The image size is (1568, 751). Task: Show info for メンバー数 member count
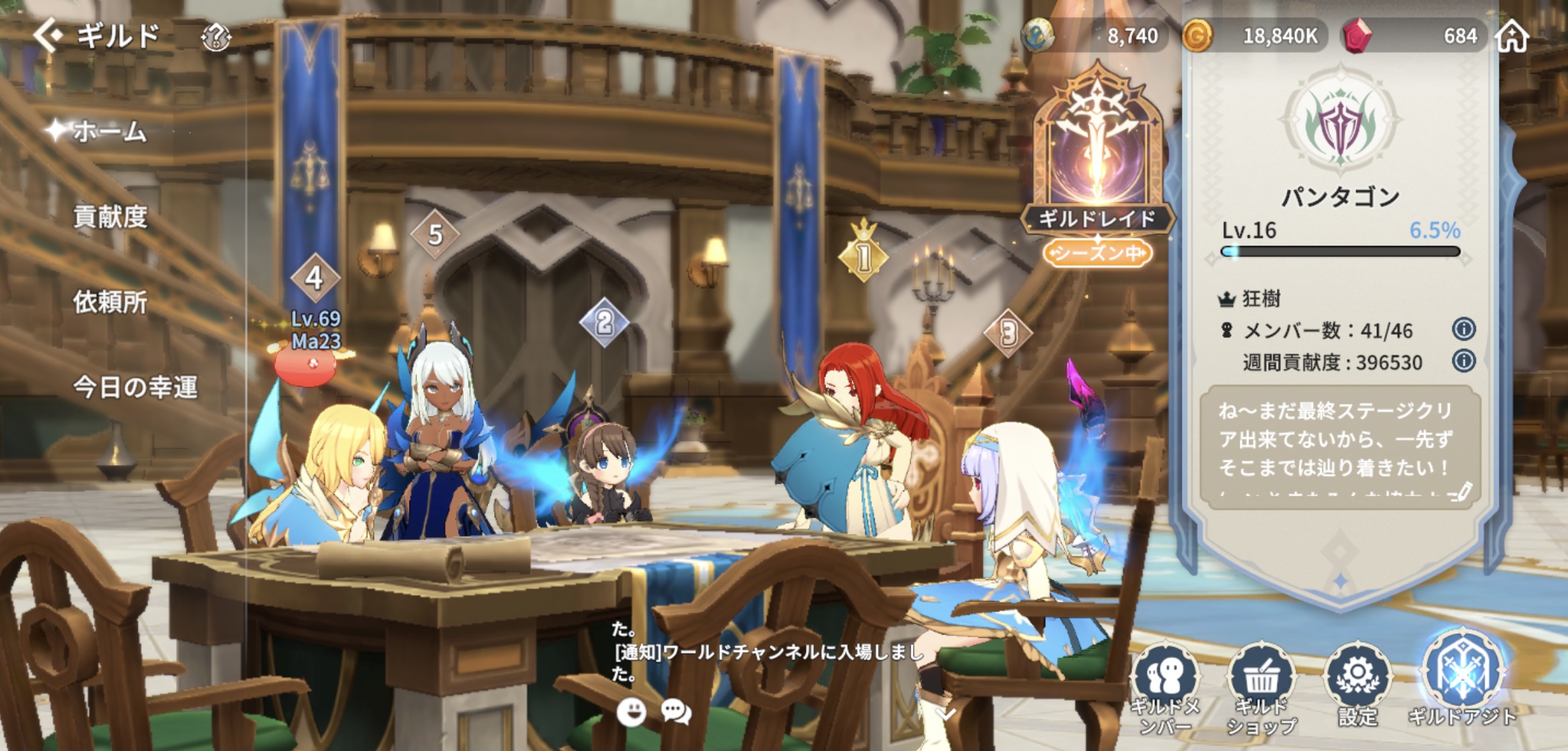click(1464, 329)
